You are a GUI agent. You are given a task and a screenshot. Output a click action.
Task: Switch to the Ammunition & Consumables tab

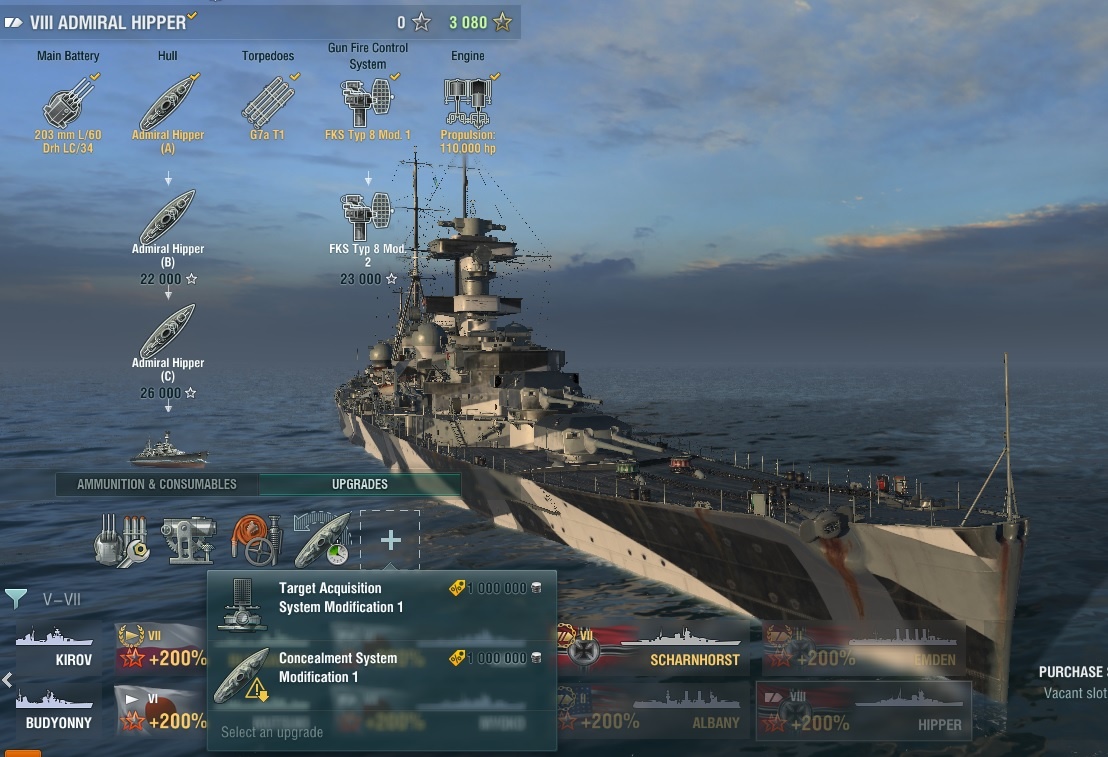[x=157, y=484]
